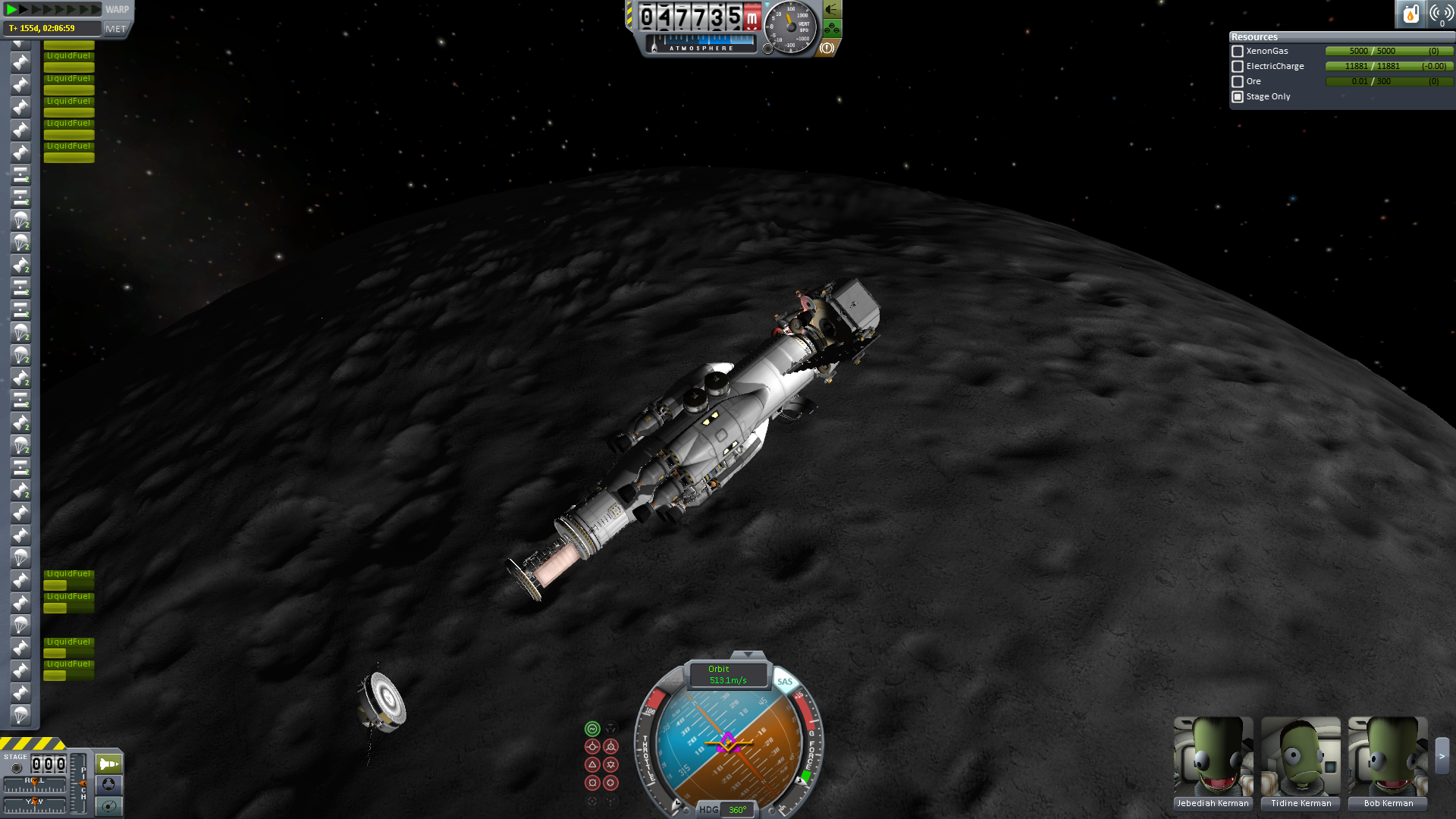The image size is (1456, 819).
Task: Select Jebediah Kerman's crew portrait
Action: point(1213,756)
